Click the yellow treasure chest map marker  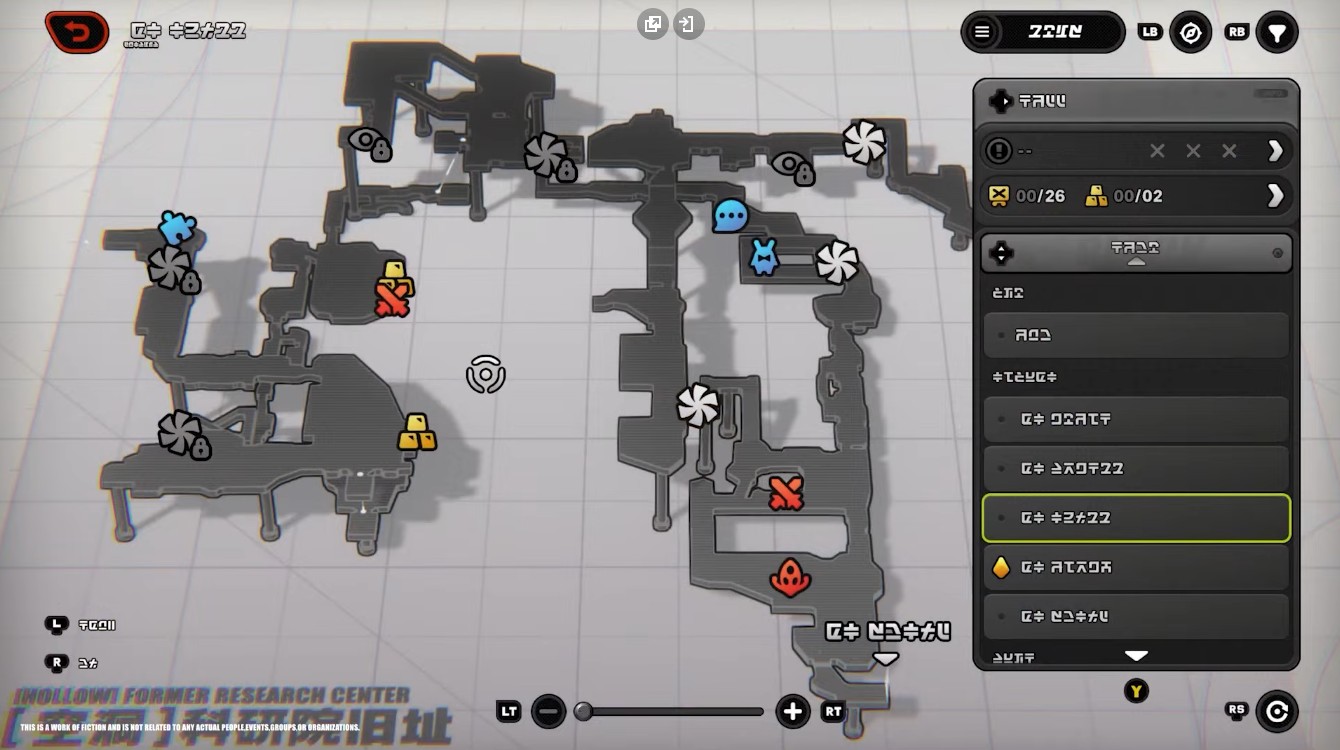point(418,432)
